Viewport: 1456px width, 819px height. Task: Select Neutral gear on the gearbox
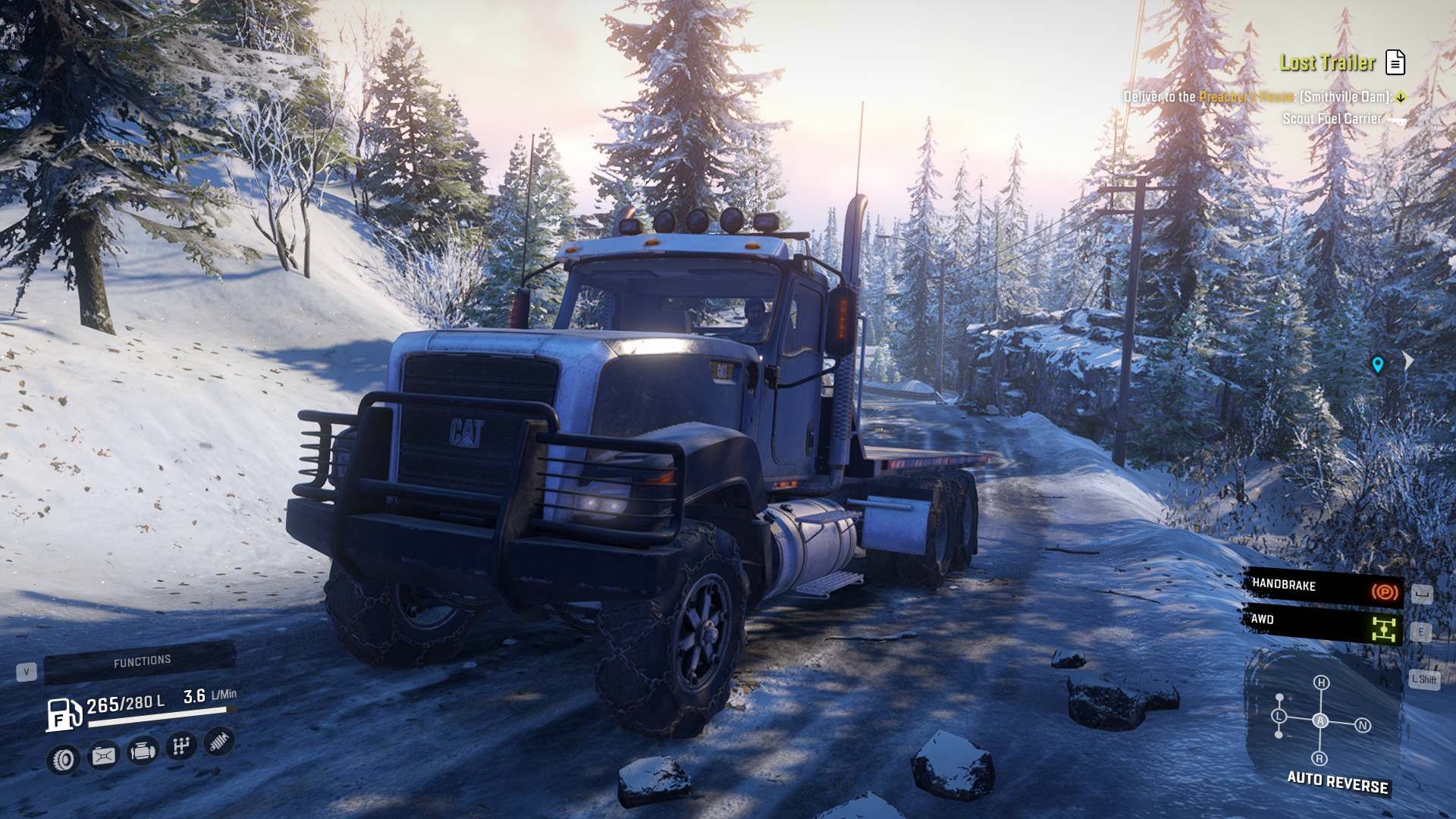[x=1363, y=726]
